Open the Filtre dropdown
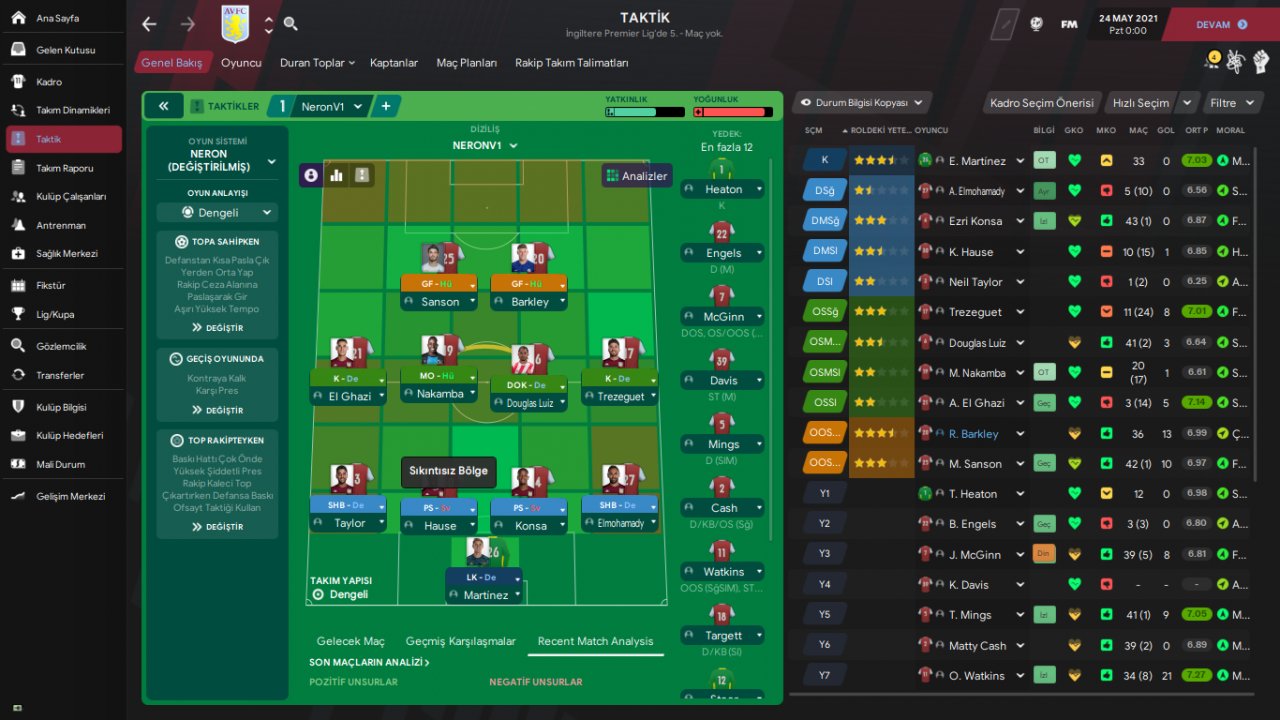1280x720 pixels. tap(1230, 103)
